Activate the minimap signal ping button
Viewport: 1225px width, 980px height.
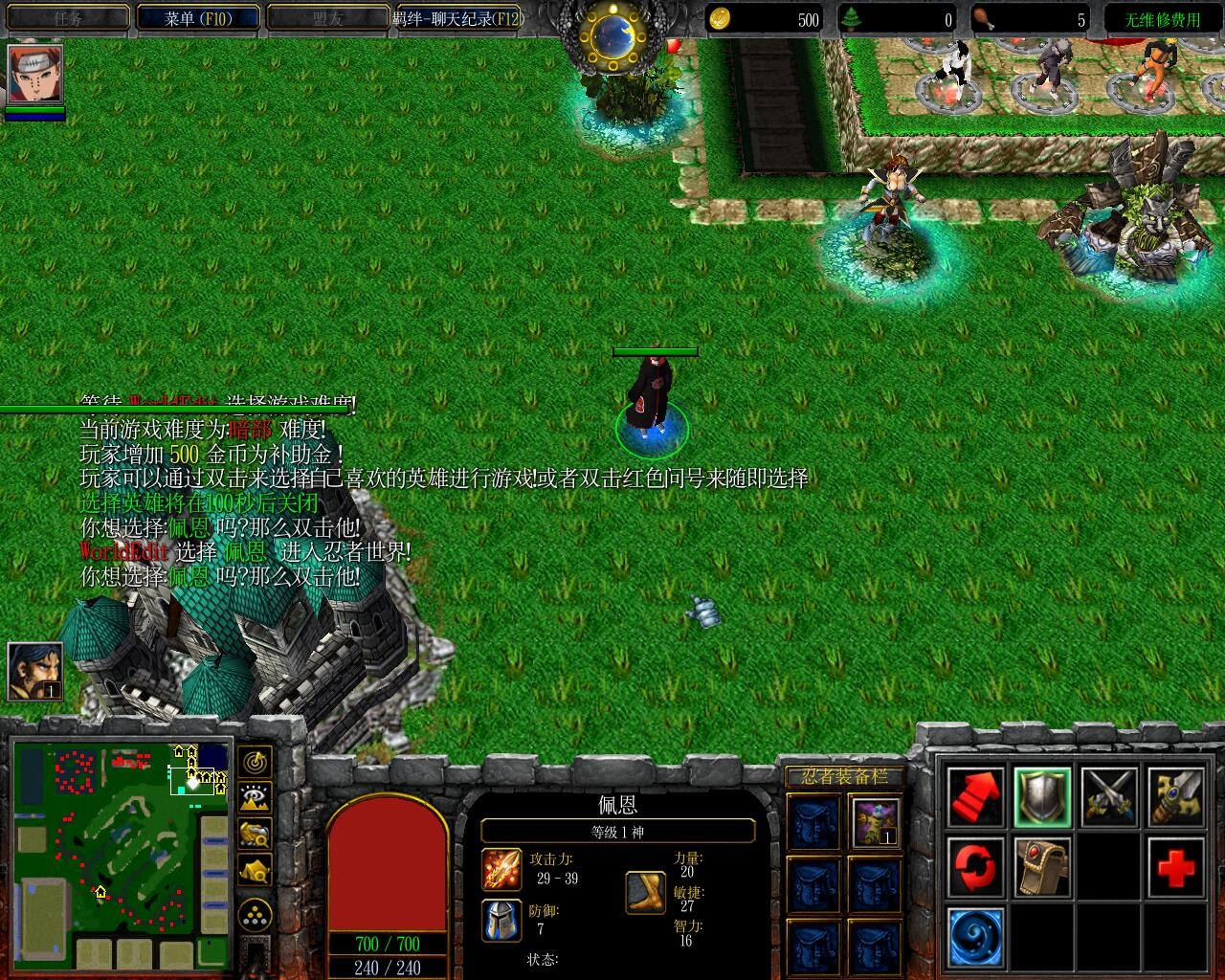(255, 762)
